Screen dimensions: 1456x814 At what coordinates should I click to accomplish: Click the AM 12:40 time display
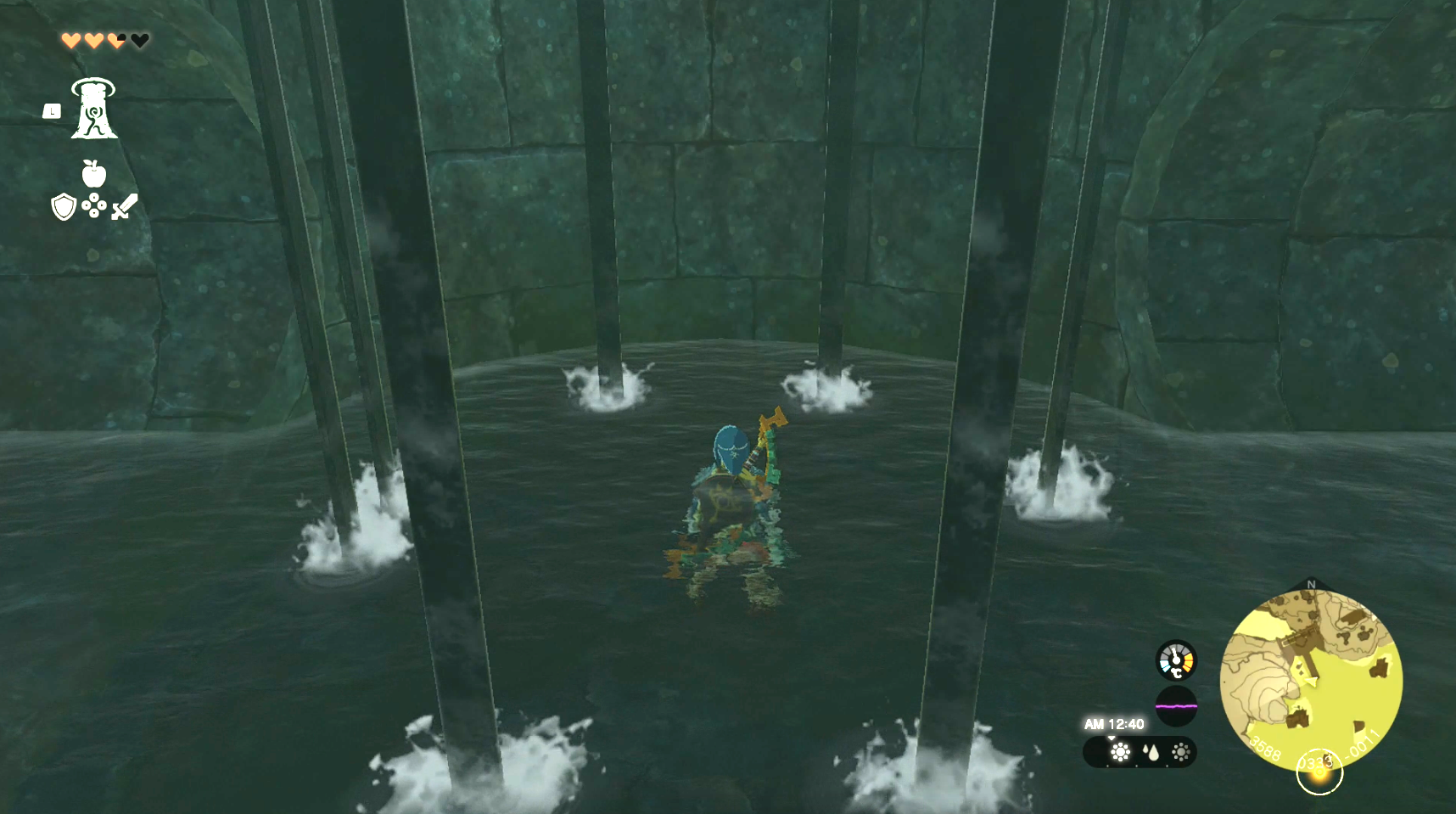click(1114, 724)
